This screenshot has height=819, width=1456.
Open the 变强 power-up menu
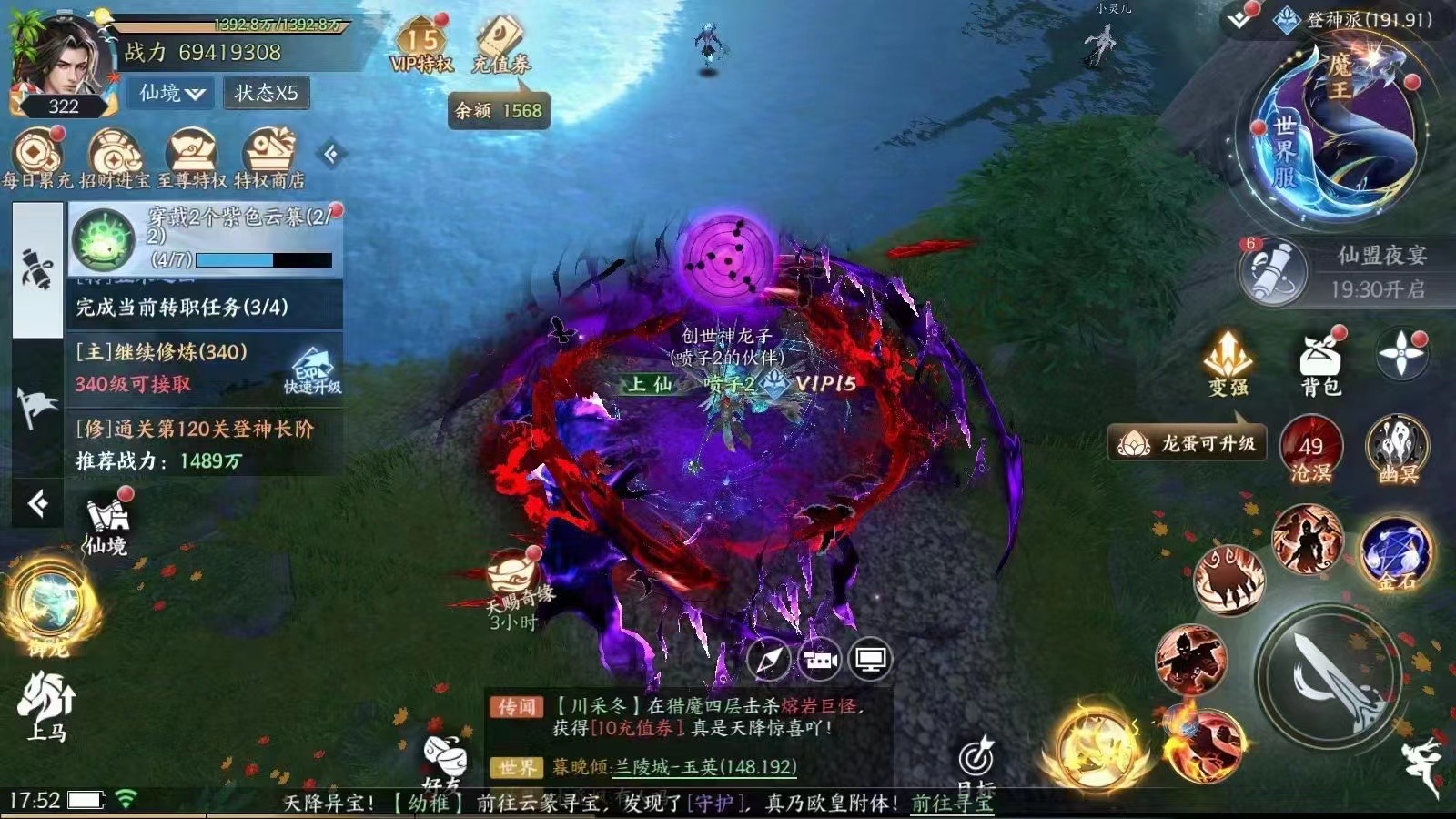(x=1228, y=362)
